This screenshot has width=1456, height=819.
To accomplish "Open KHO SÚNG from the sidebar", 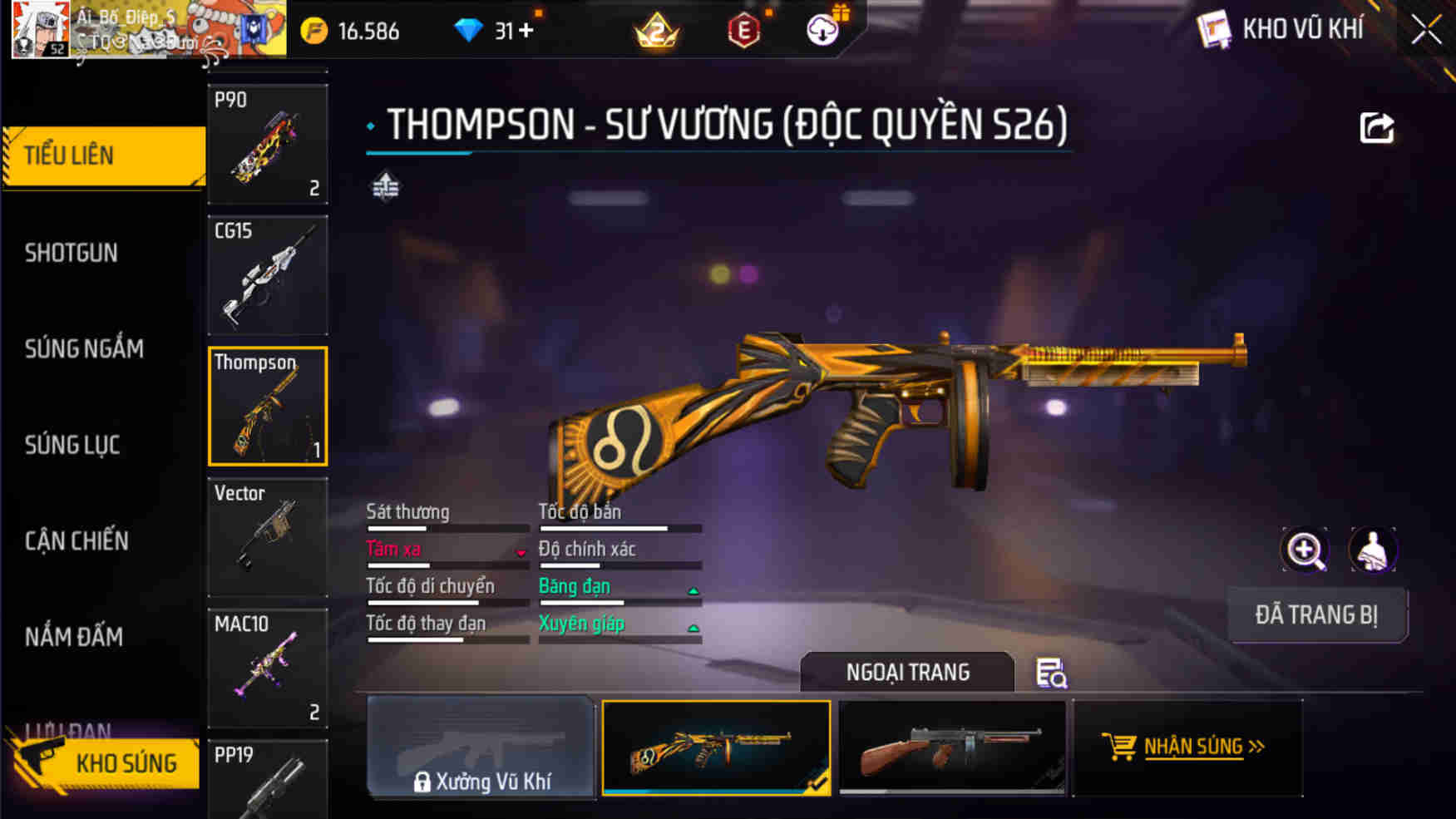I will [125, 762].
